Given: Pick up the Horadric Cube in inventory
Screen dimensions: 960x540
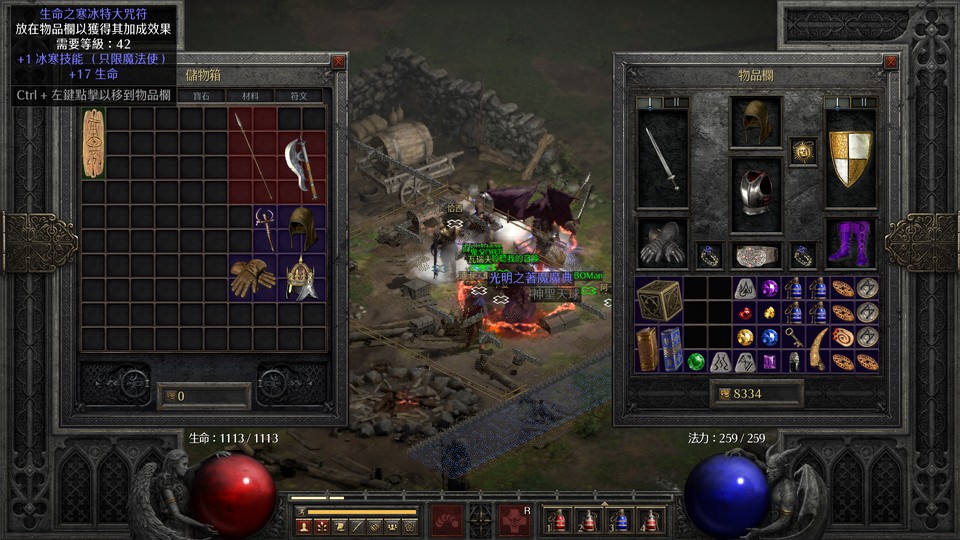Looking at the screenshot, I should click(x=660, y=300).
